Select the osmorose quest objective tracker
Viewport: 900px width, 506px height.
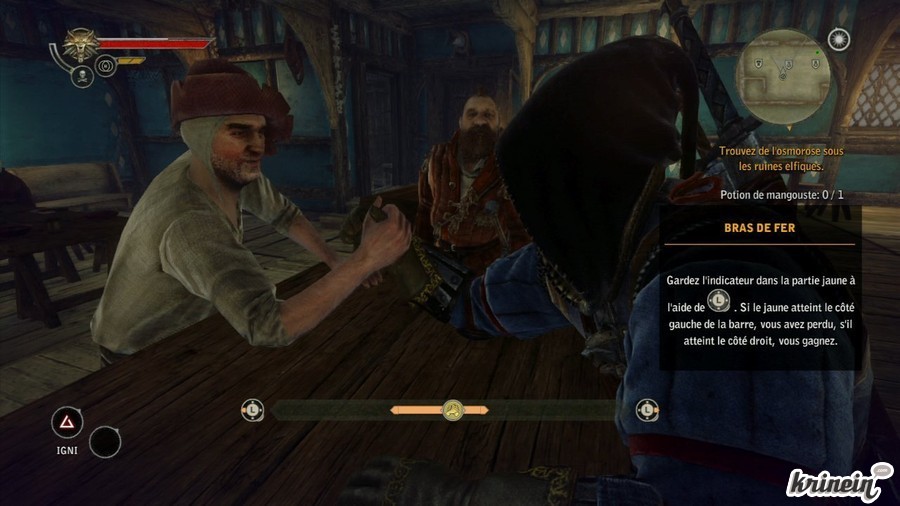click(x=781, y=158)
